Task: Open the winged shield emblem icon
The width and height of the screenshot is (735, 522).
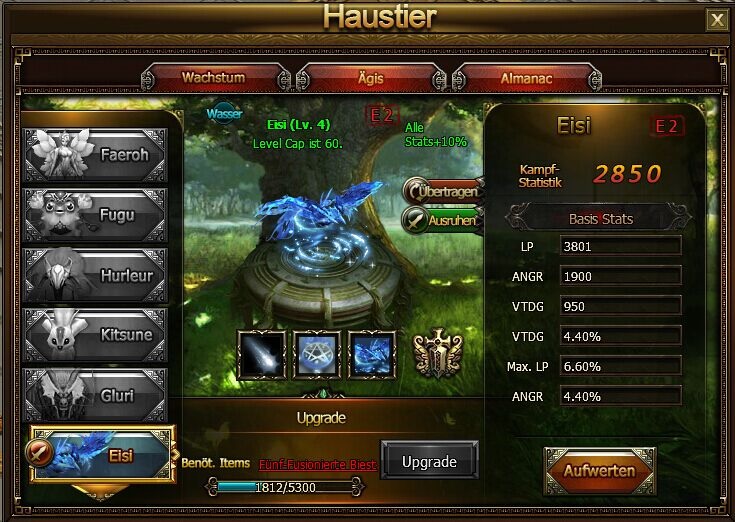Action: [x=438, y=353]
